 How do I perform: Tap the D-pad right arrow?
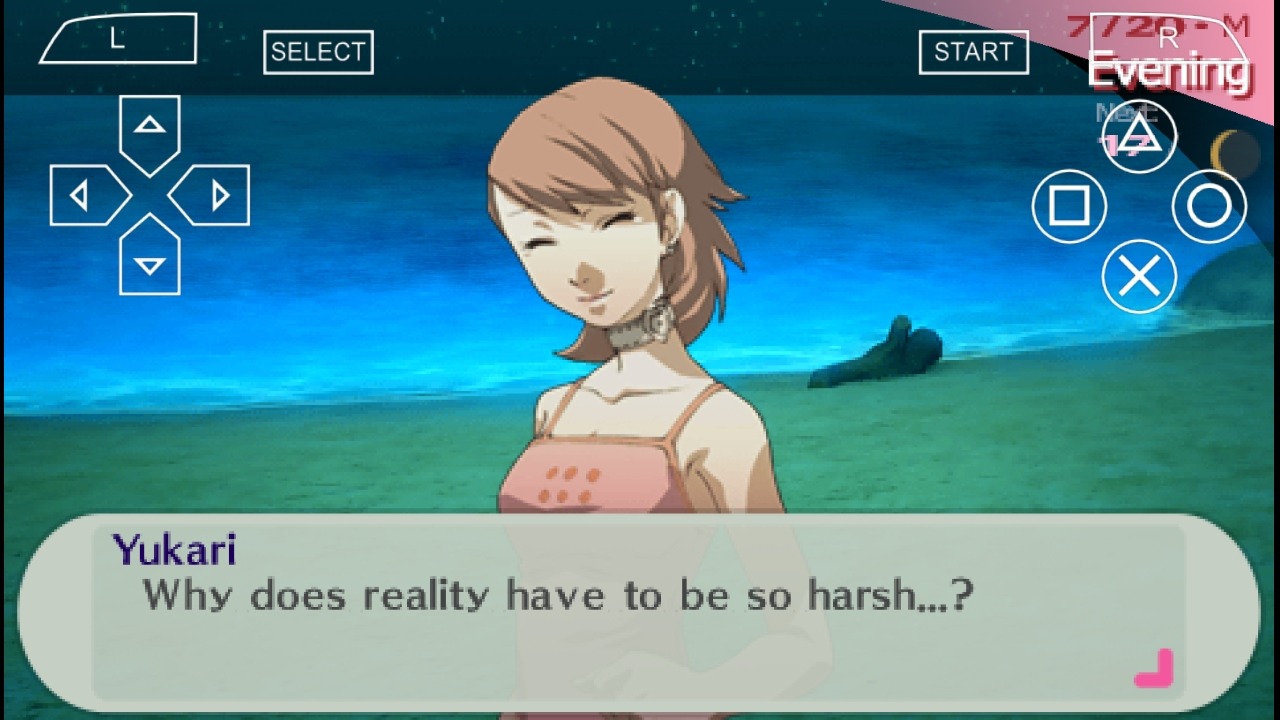coord(216,196)
